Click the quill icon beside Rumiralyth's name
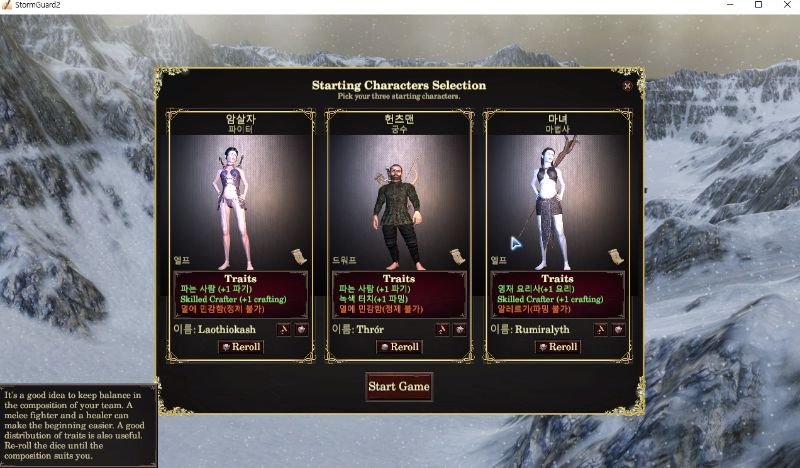The height and width of the screenshot is (468, 800). pos(600,329)
